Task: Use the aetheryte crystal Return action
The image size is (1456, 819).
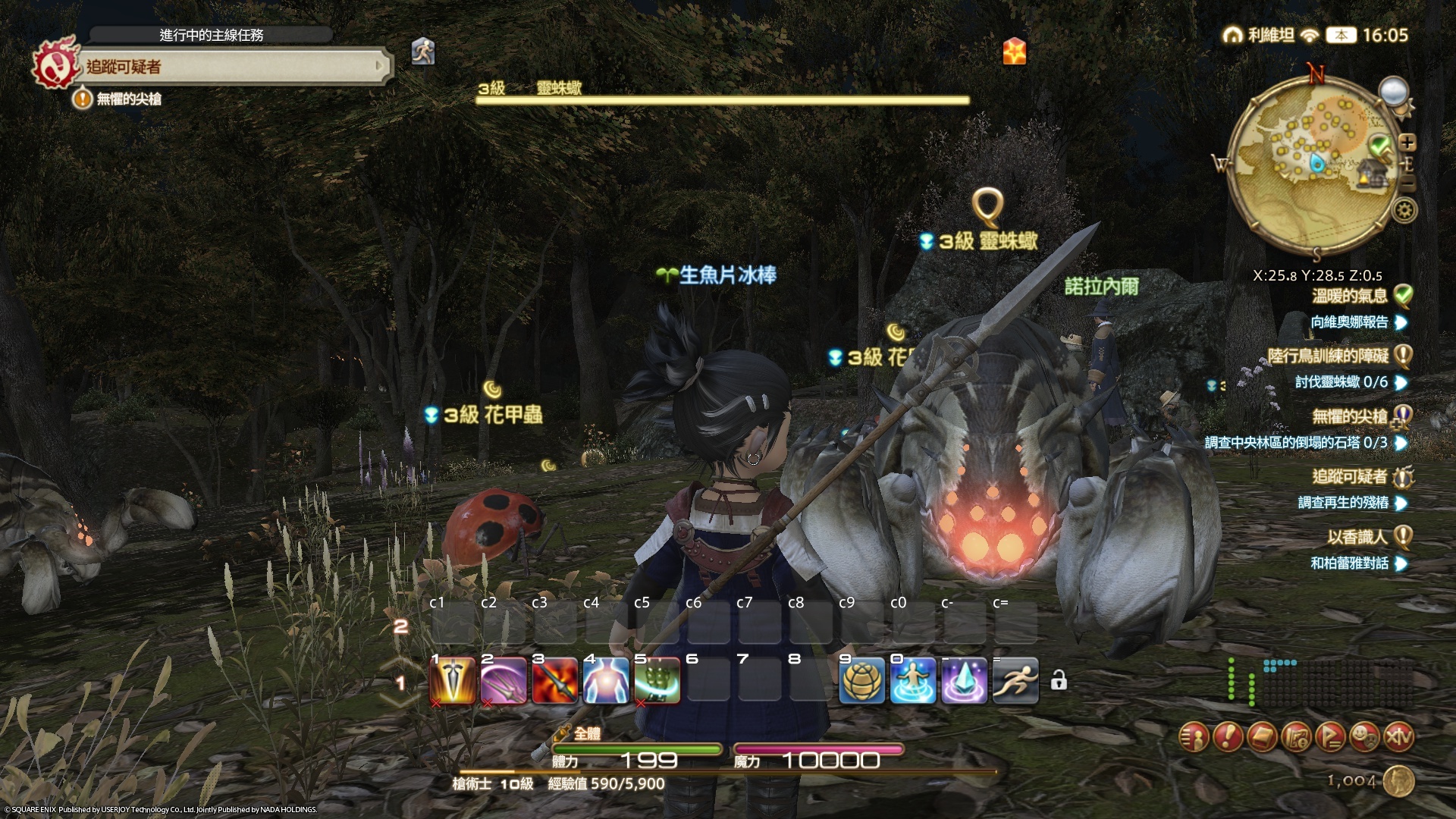Action: pyautogui.click(x=965, y=680)
